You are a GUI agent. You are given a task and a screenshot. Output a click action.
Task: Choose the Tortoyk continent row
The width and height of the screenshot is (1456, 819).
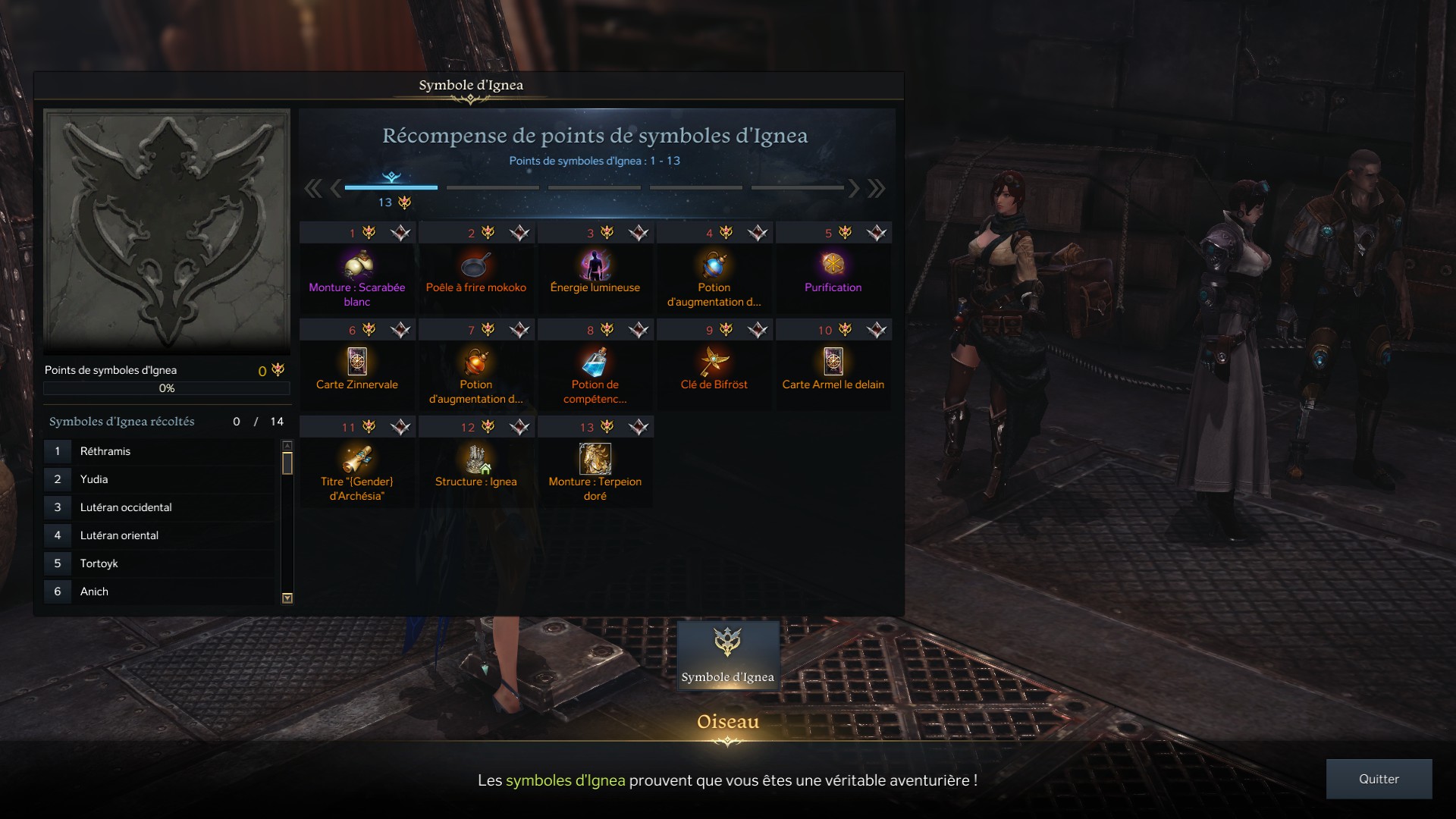[159, 563]
